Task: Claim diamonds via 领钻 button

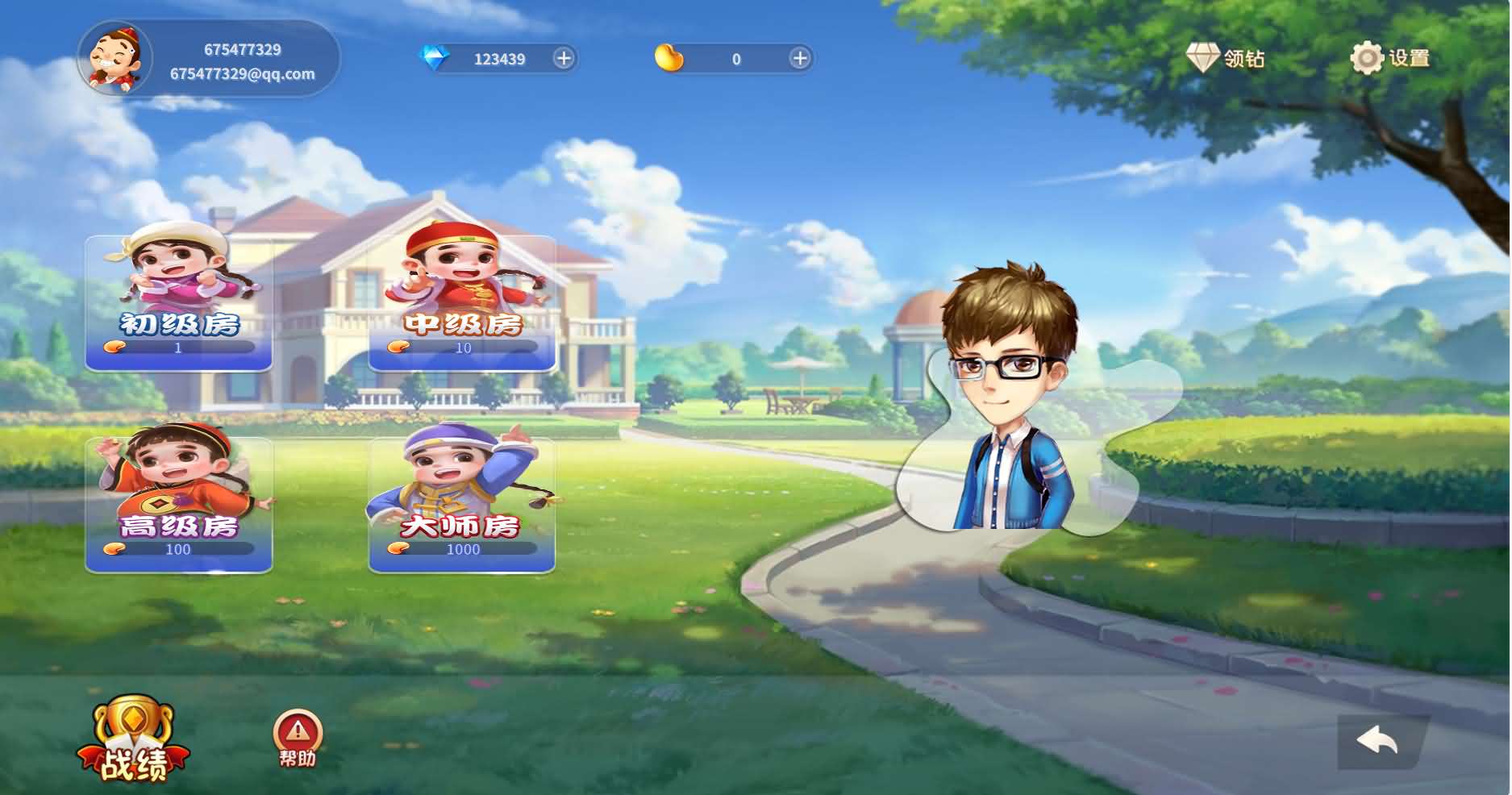Action: pyautogui.click(x=1225, y=58)
